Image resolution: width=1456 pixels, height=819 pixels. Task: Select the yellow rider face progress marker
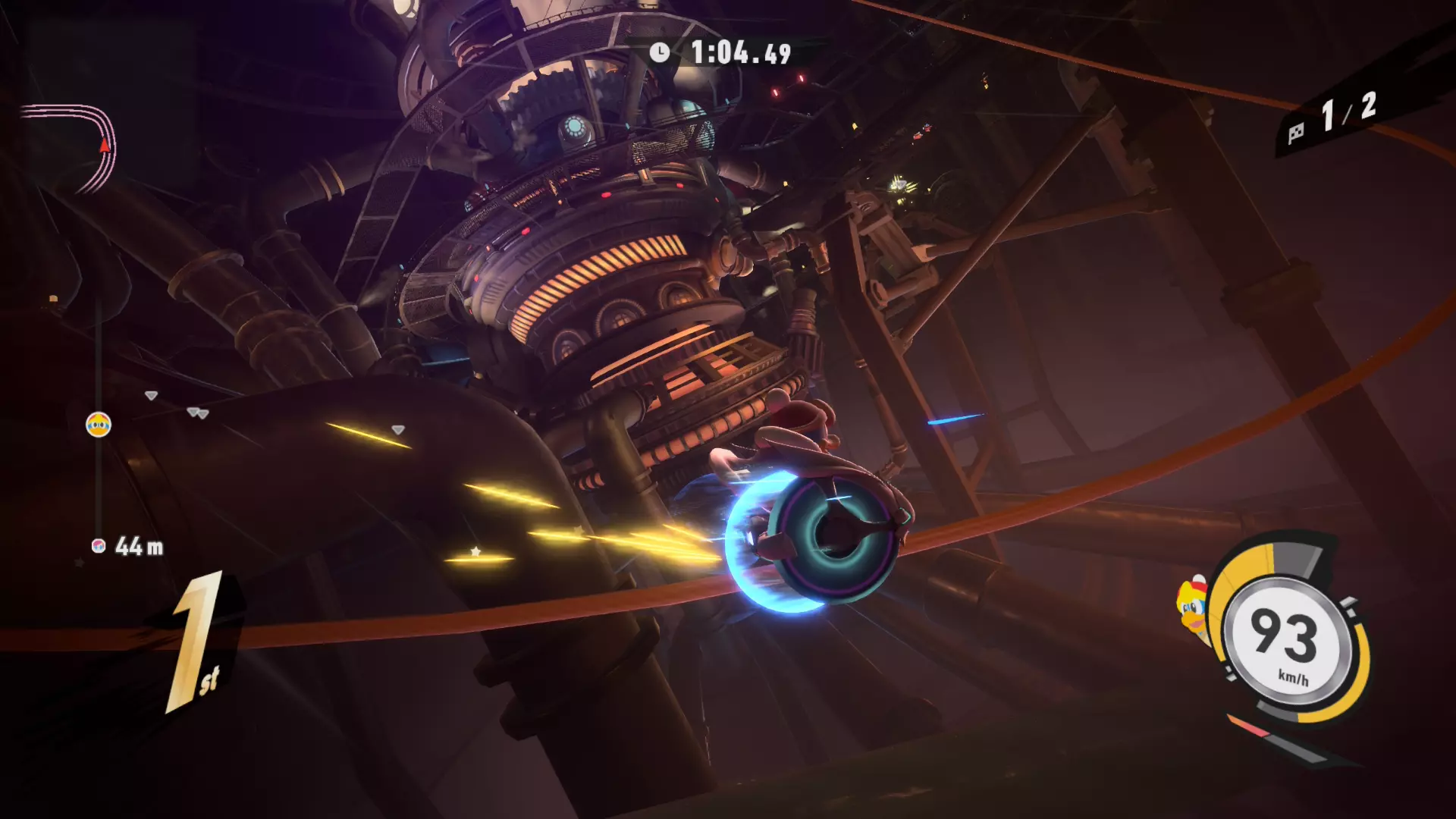tap(99, 425)
